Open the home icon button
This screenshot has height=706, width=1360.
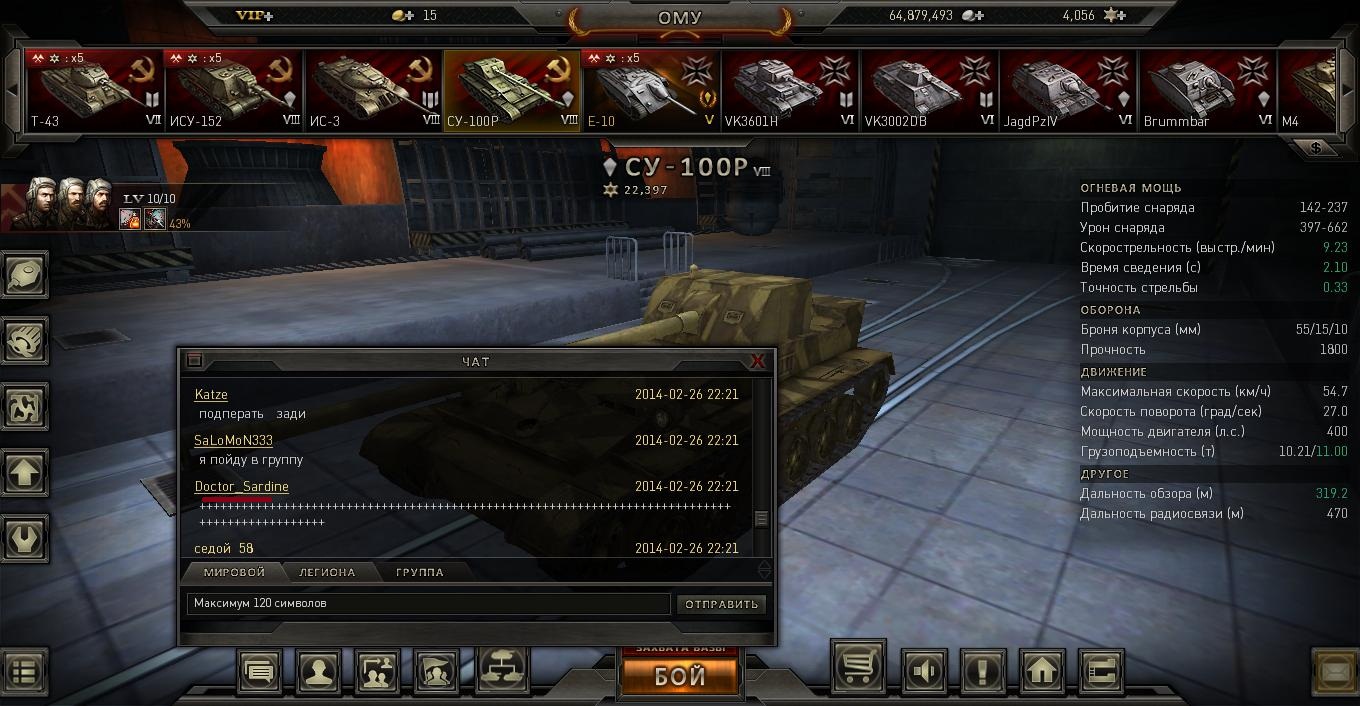[1042, 671]
